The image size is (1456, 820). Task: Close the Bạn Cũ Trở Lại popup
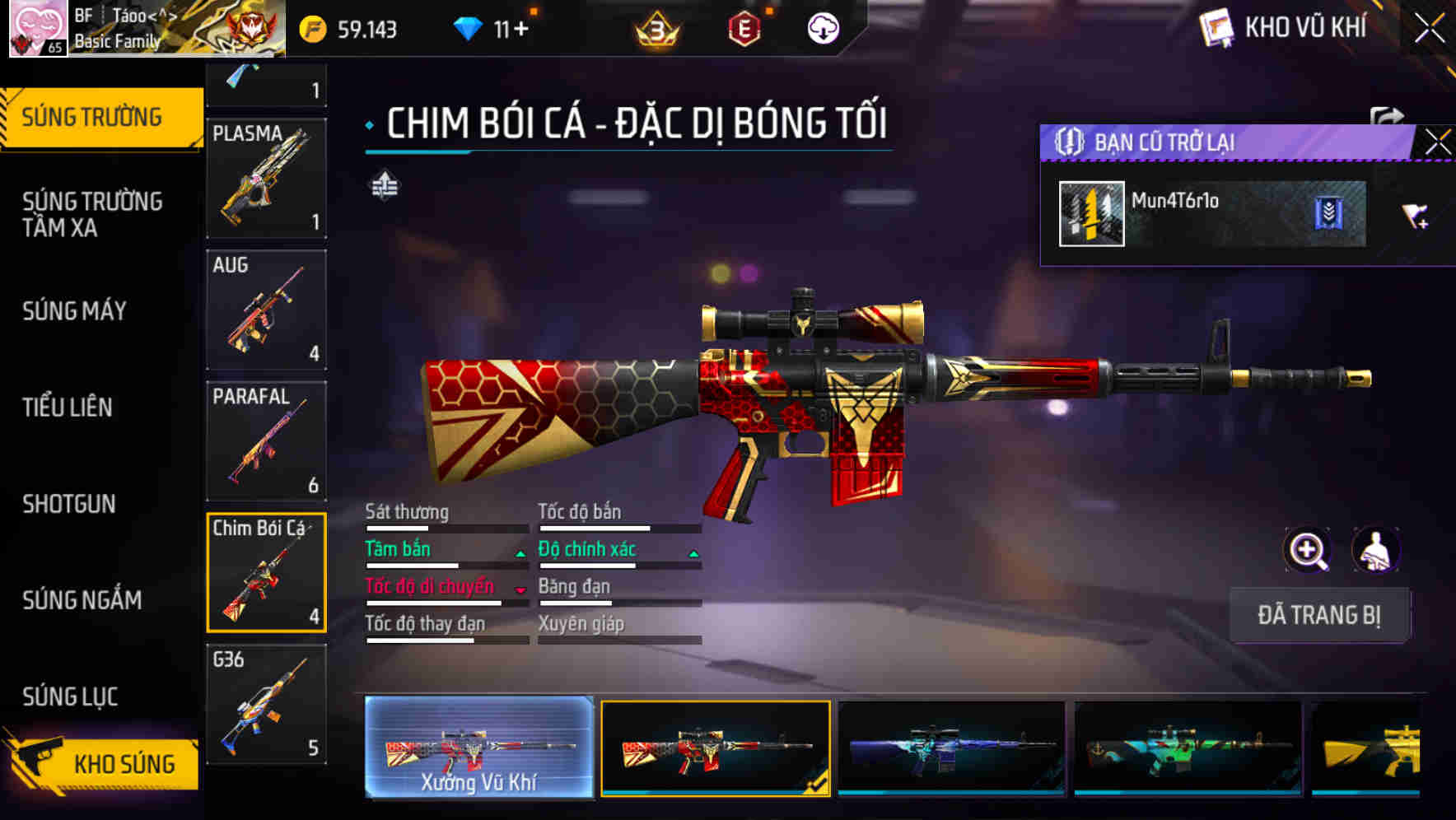1437,142
